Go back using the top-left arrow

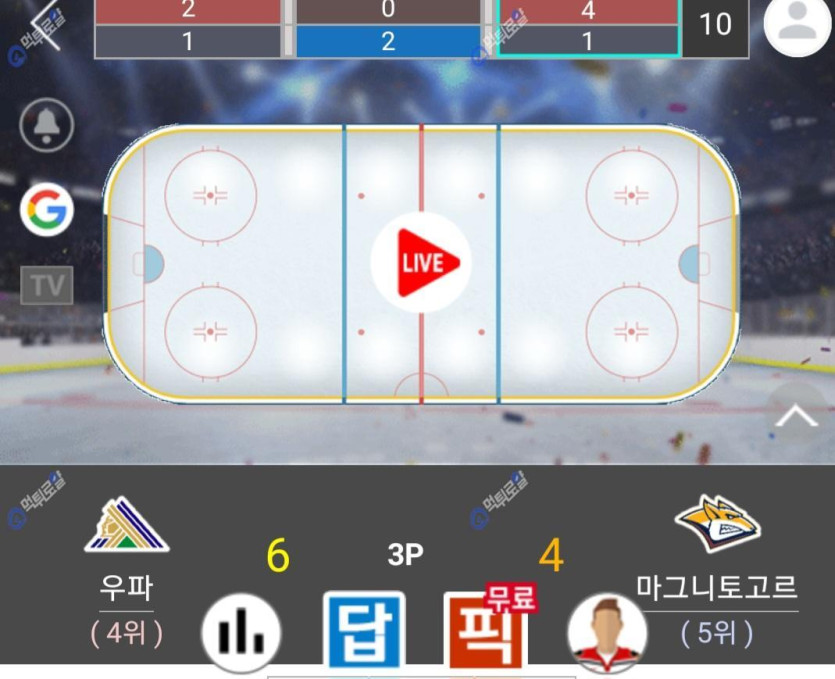pyautogui.click(x=45, y=25)
